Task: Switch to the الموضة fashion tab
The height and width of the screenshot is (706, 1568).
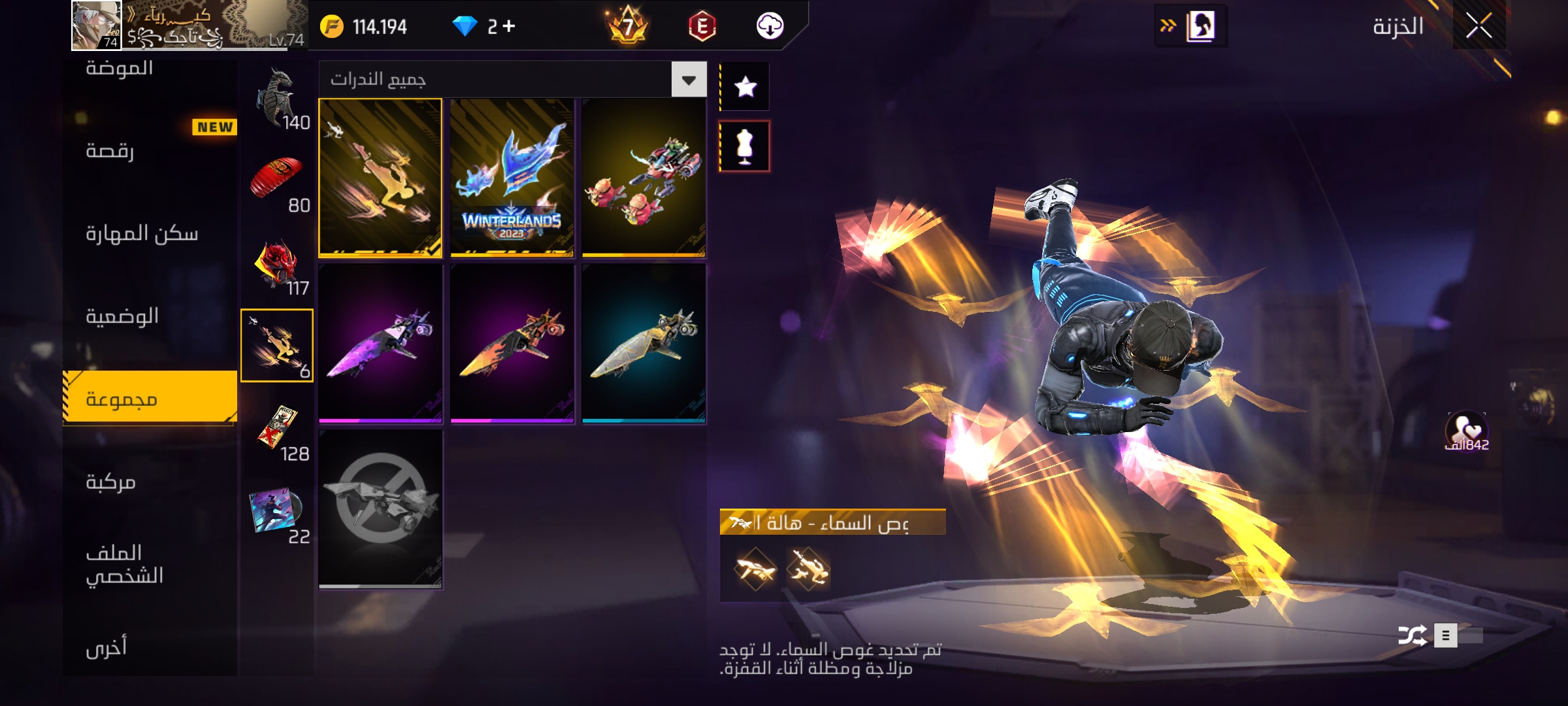Action: [x=120, y=68]
